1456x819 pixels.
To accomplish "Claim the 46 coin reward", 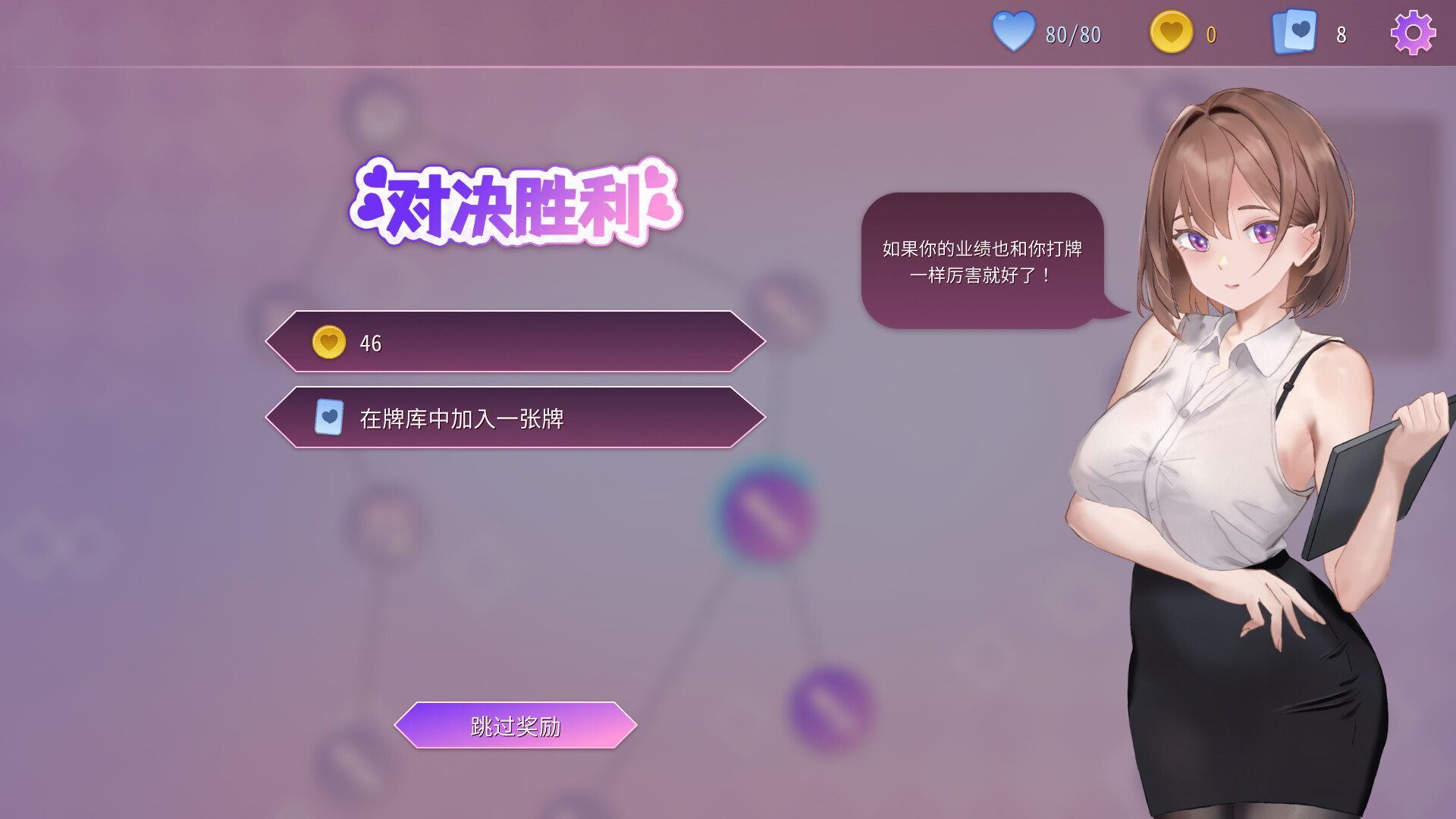I will point(516,343).
